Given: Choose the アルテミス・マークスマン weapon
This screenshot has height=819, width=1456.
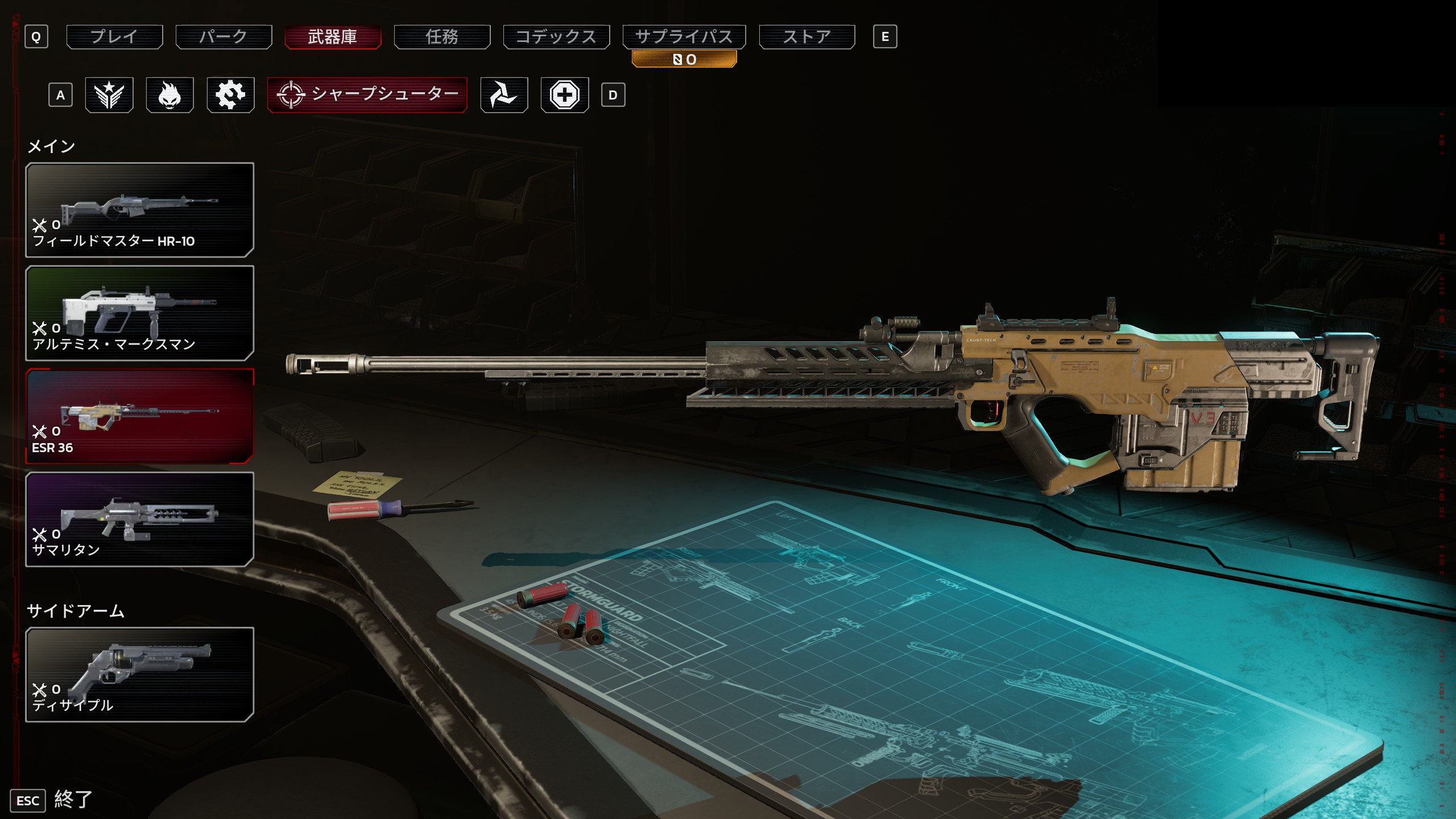Looking at the screenshot, I should click(139, 313).
